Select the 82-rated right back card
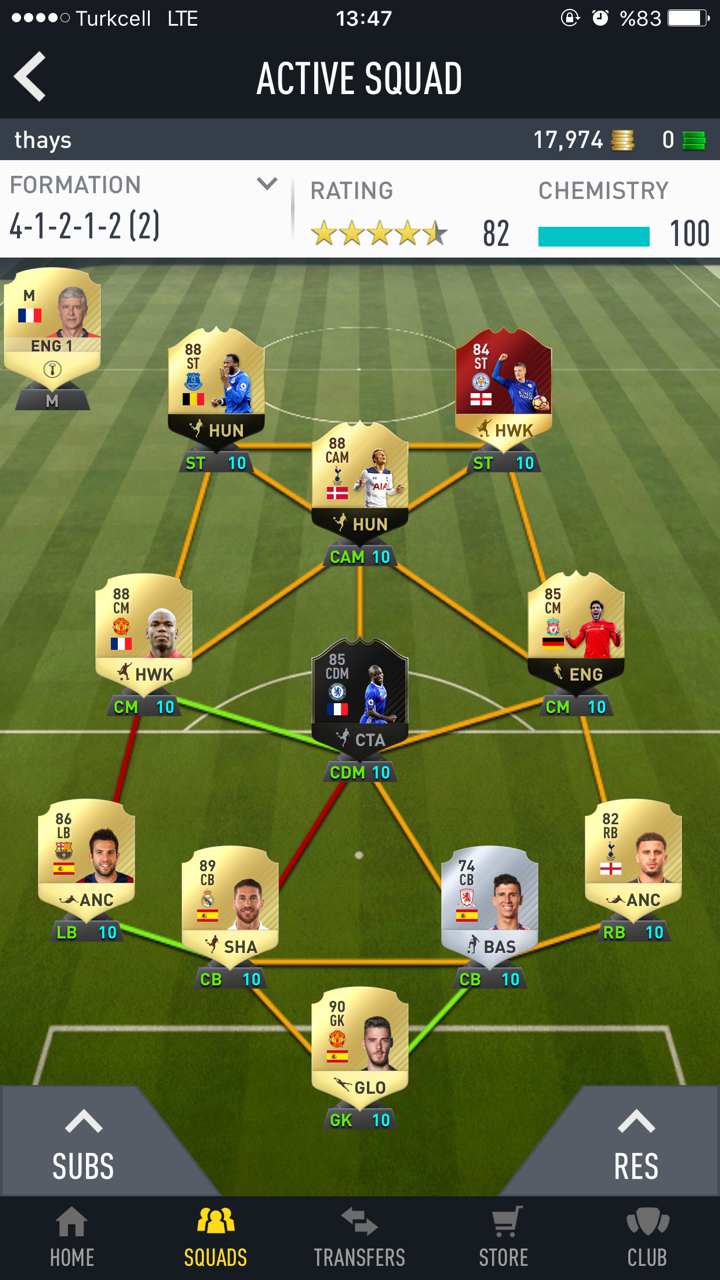720x1280 pixels. pos(633,857)
